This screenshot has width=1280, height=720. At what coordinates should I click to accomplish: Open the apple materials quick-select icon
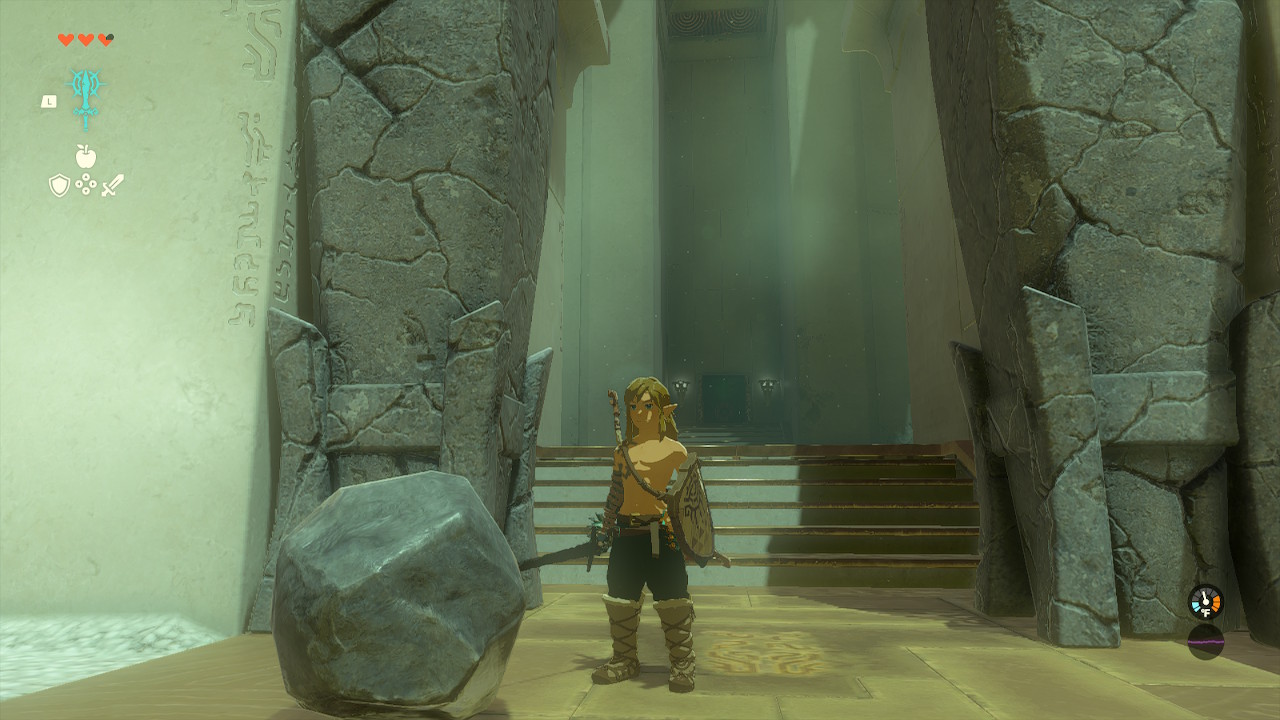pyautogui.click(x=86, y=156)
